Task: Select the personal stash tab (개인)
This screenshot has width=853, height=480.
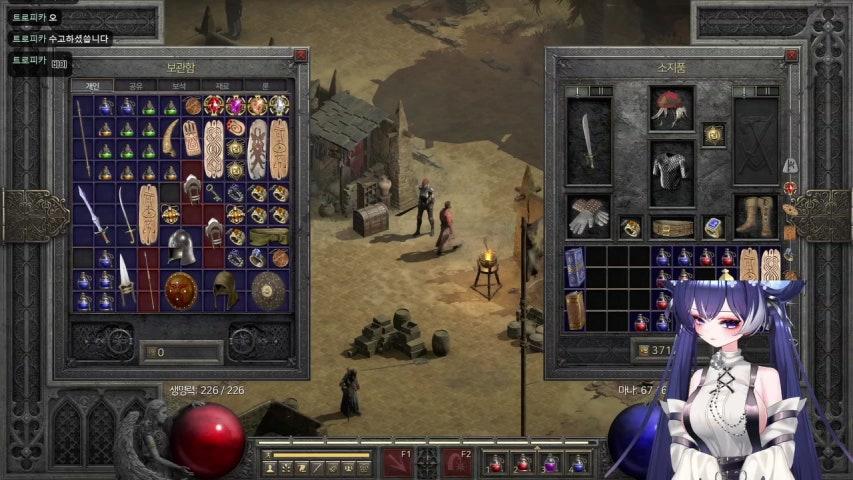Action: point(92,86)
